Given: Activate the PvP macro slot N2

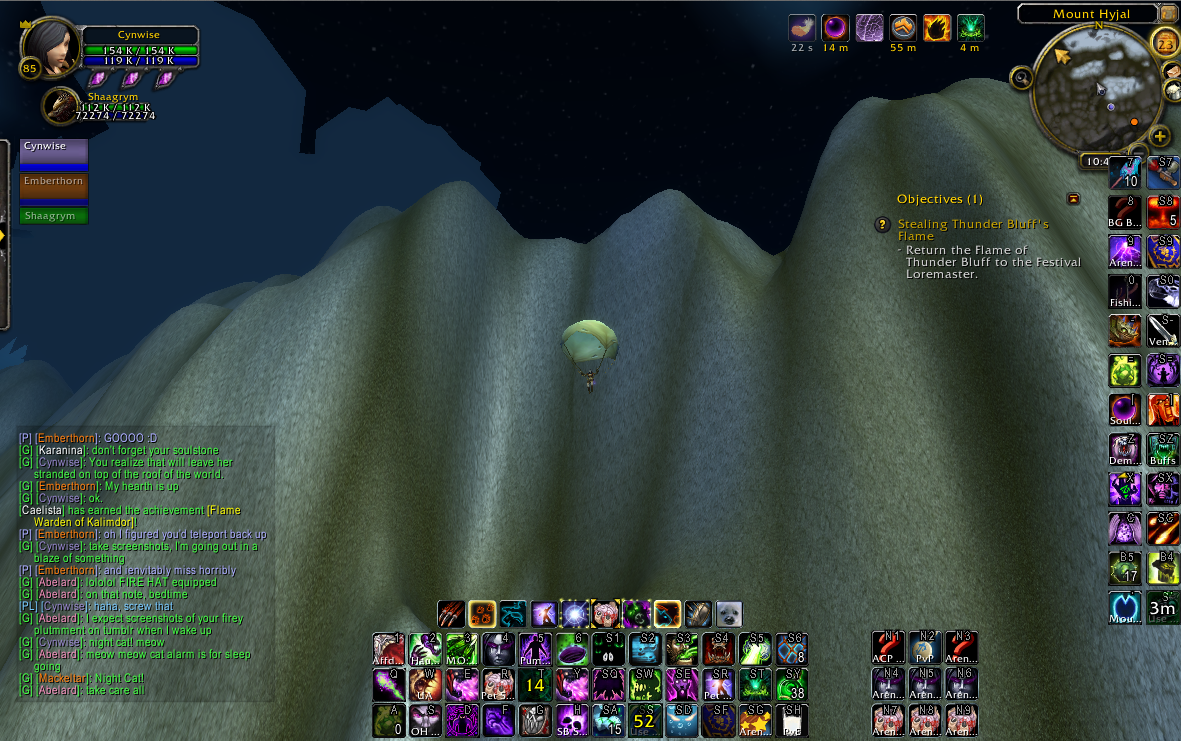Looking at the screenshot, I should (x=924, y=648).
